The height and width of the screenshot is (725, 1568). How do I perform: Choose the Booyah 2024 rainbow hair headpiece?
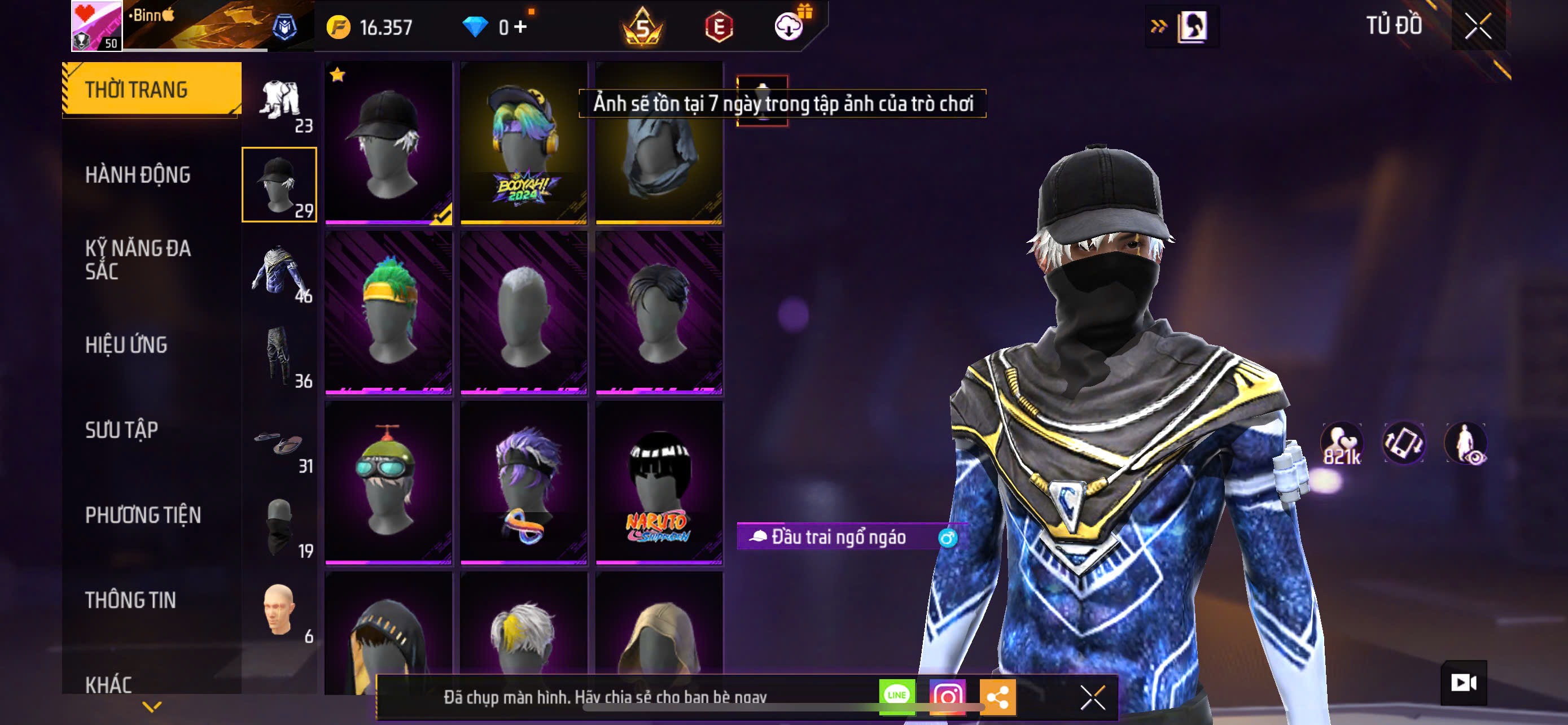click(523, 143)
